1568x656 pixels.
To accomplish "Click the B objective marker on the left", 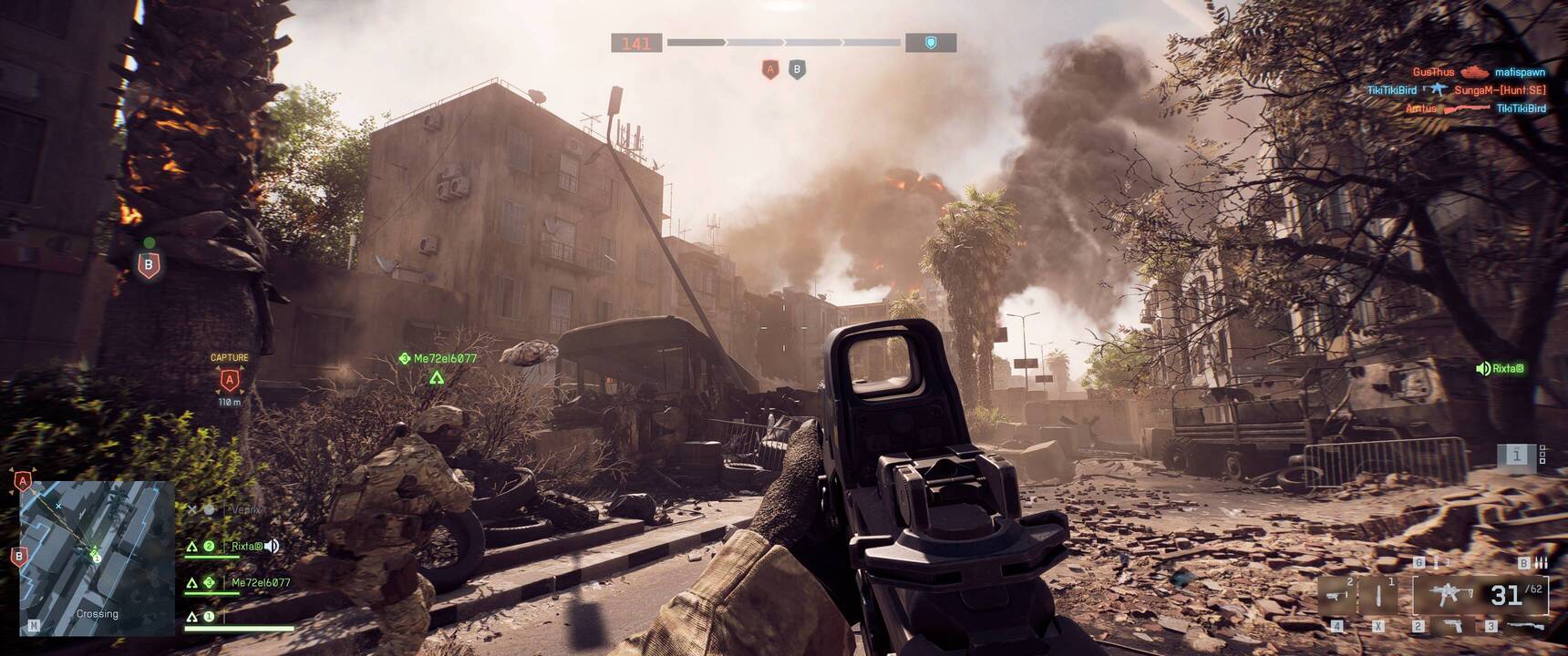I will tap(149, 265).
